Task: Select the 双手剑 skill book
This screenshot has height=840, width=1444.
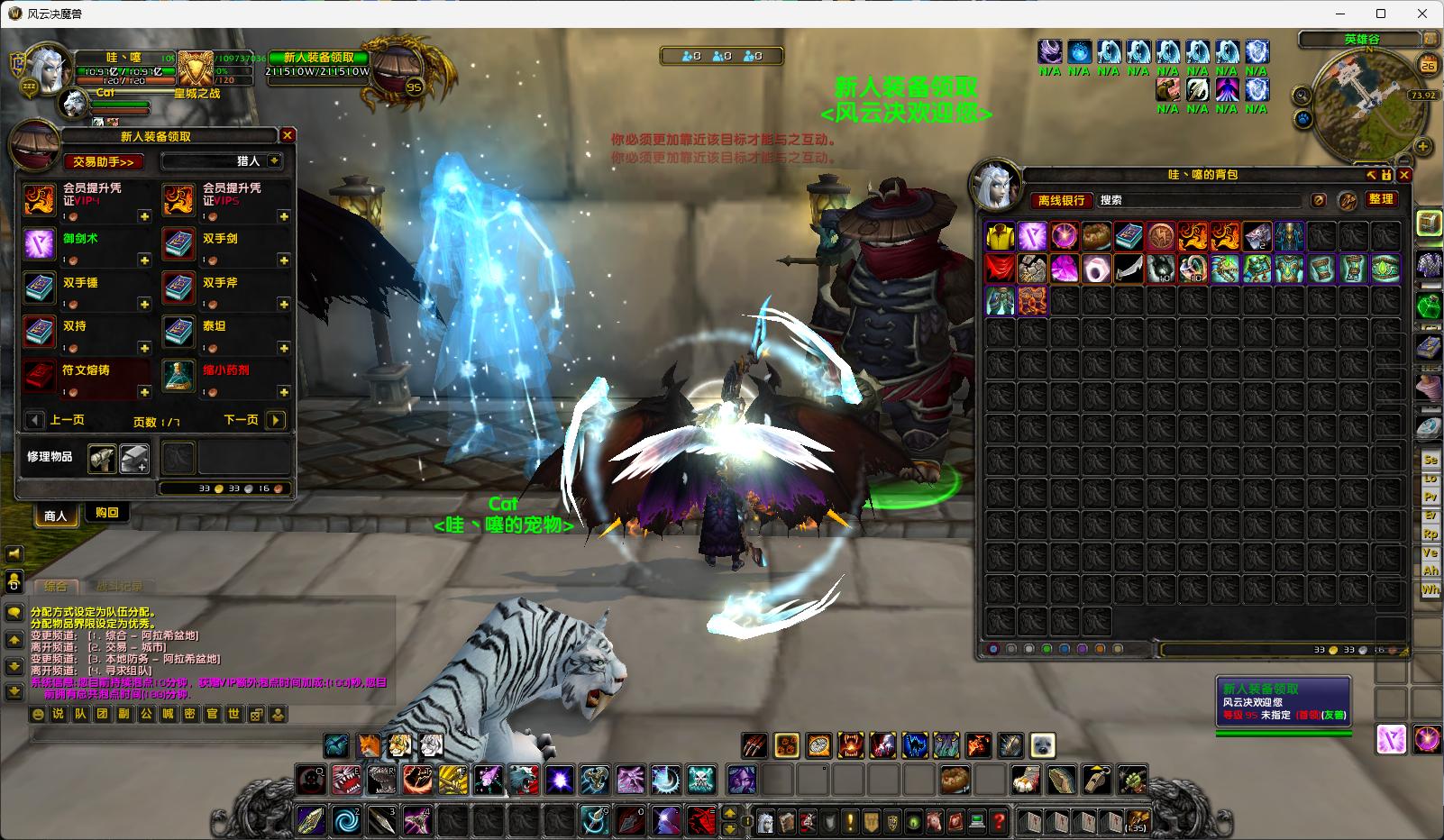Action: tap(178, 244)
